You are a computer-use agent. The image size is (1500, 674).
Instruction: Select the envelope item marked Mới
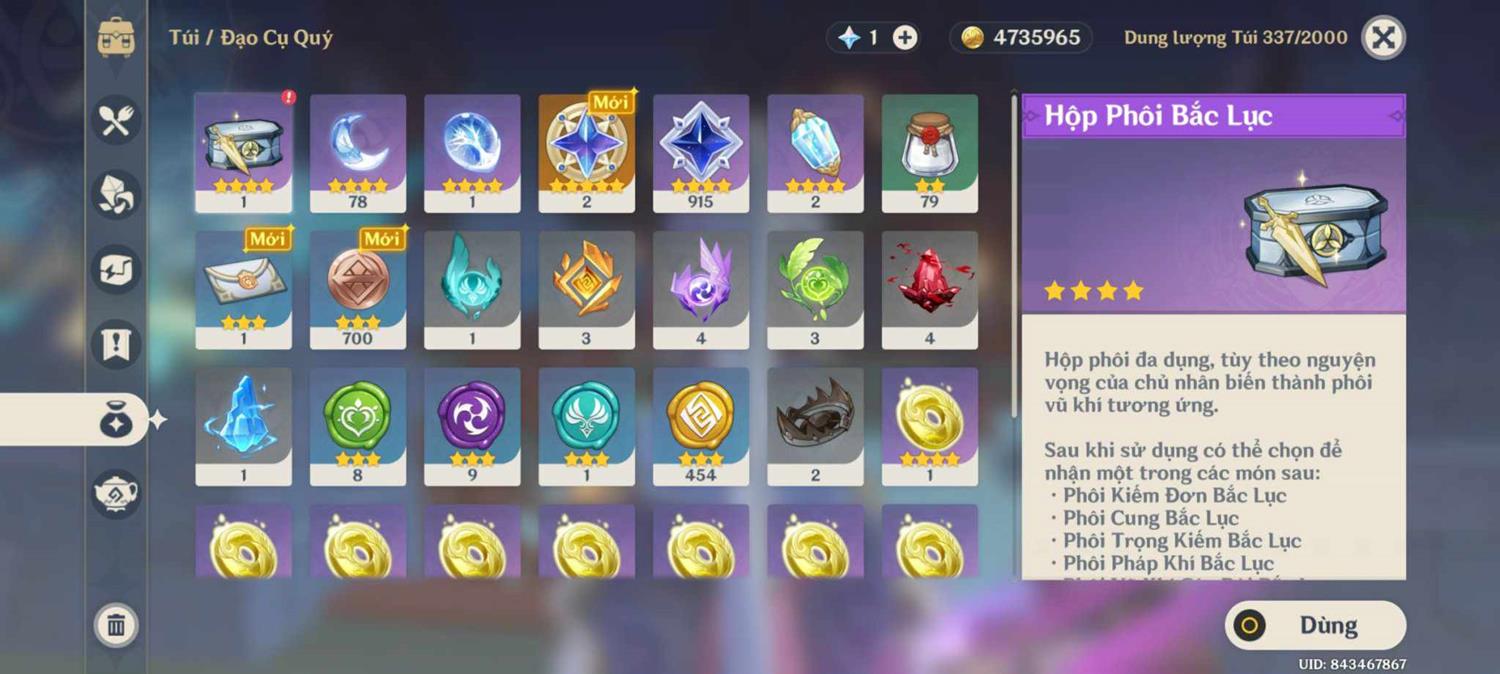coord(243,289)
